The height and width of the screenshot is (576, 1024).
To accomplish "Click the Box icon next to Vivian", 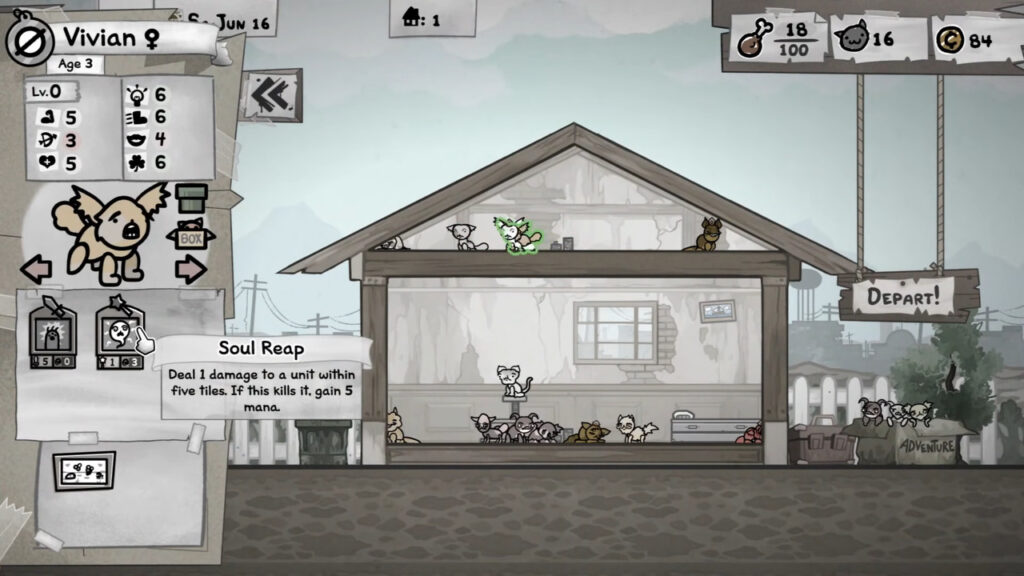I will tap(190, 238).
